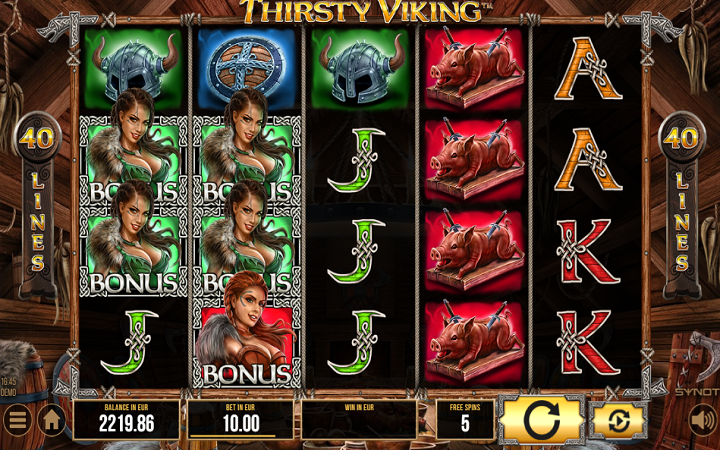Viewport: 720px width, 450px height.
Task: Go to the home lobby
Action: [x=52, y=421]
